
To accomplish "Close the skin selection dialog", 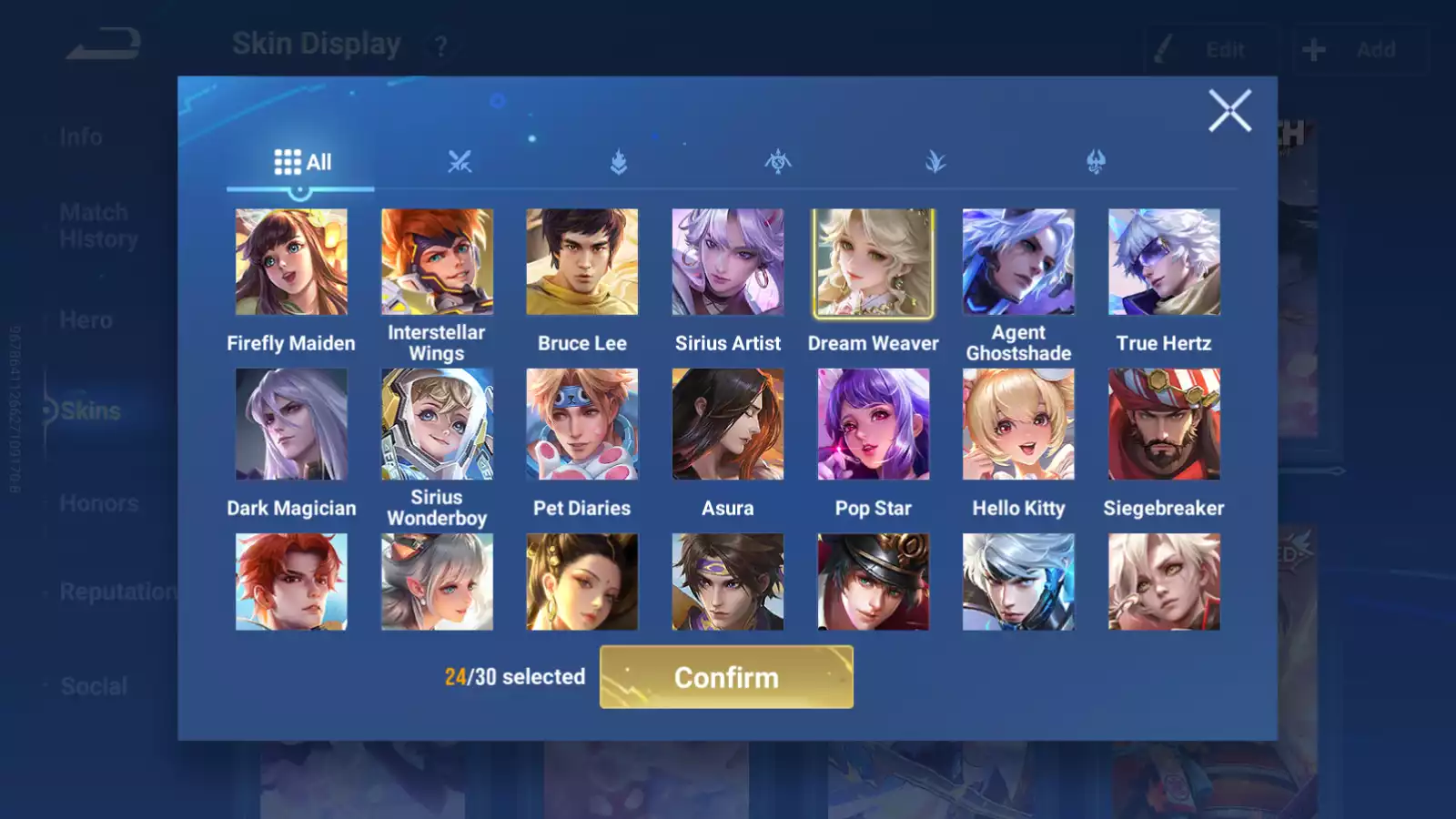I will click(1229, 111).
